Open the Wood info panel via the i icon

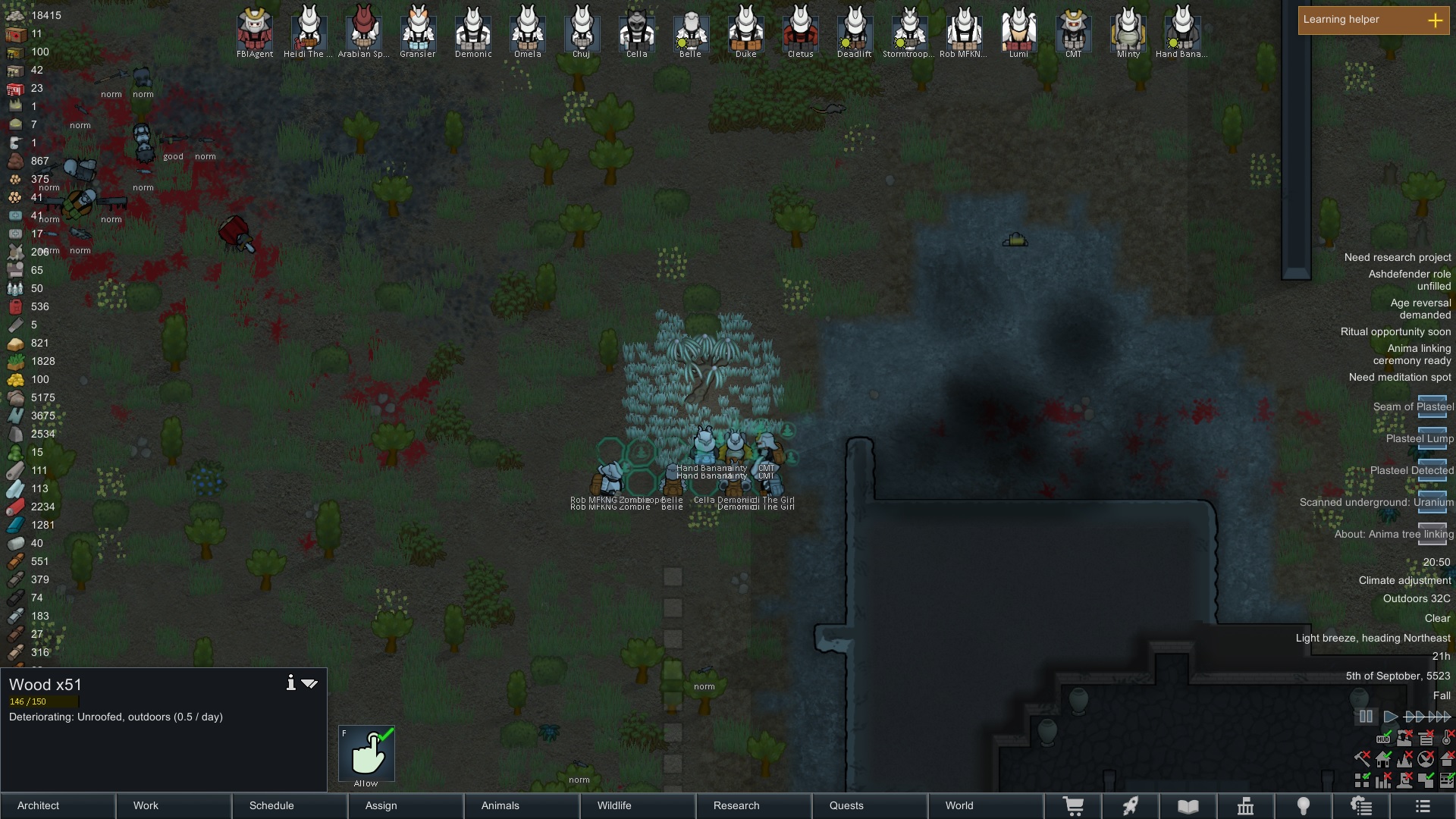[290, 682]
